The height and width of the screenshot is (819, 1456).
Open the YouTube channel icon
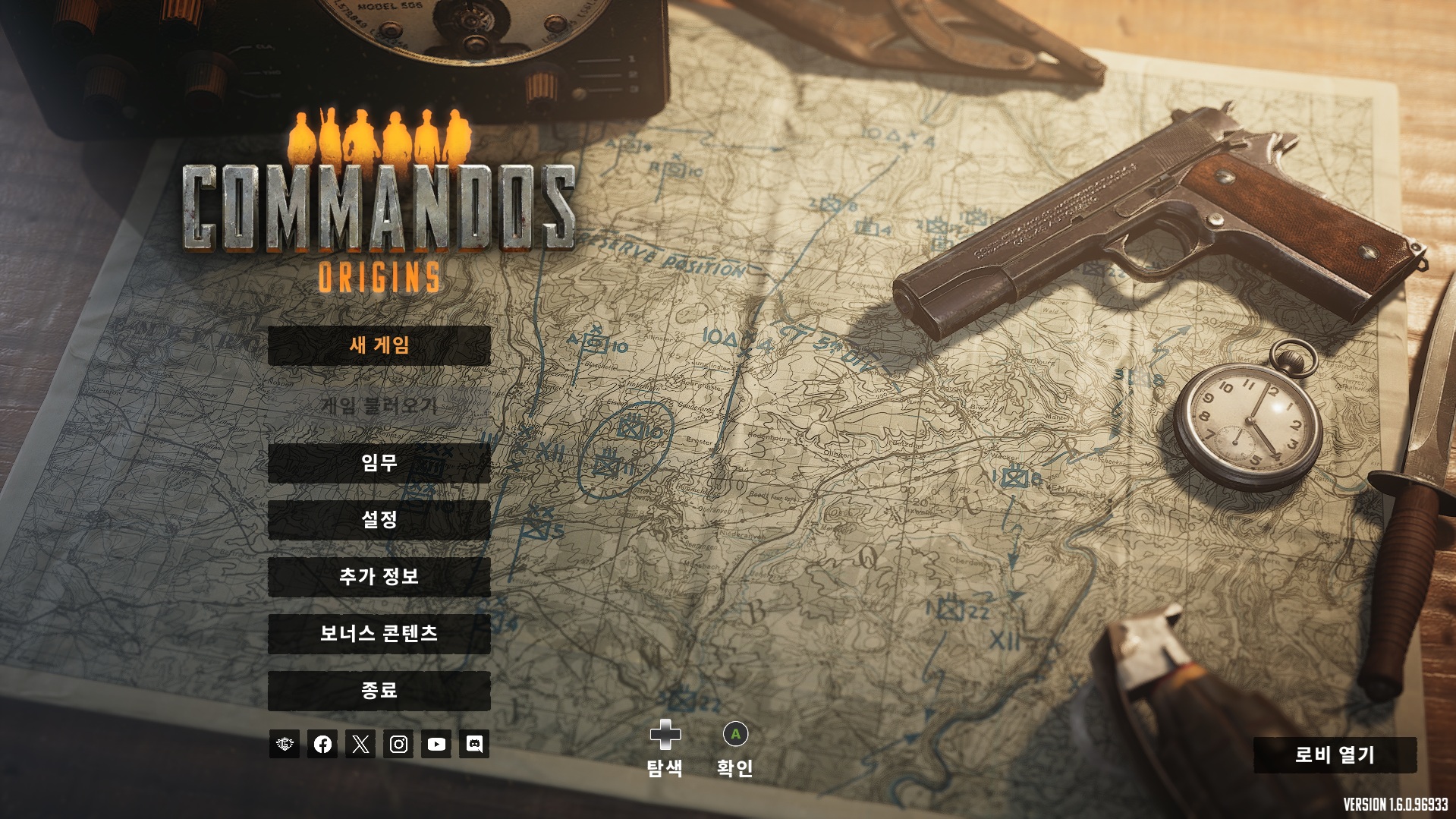[x=436, y=744]
